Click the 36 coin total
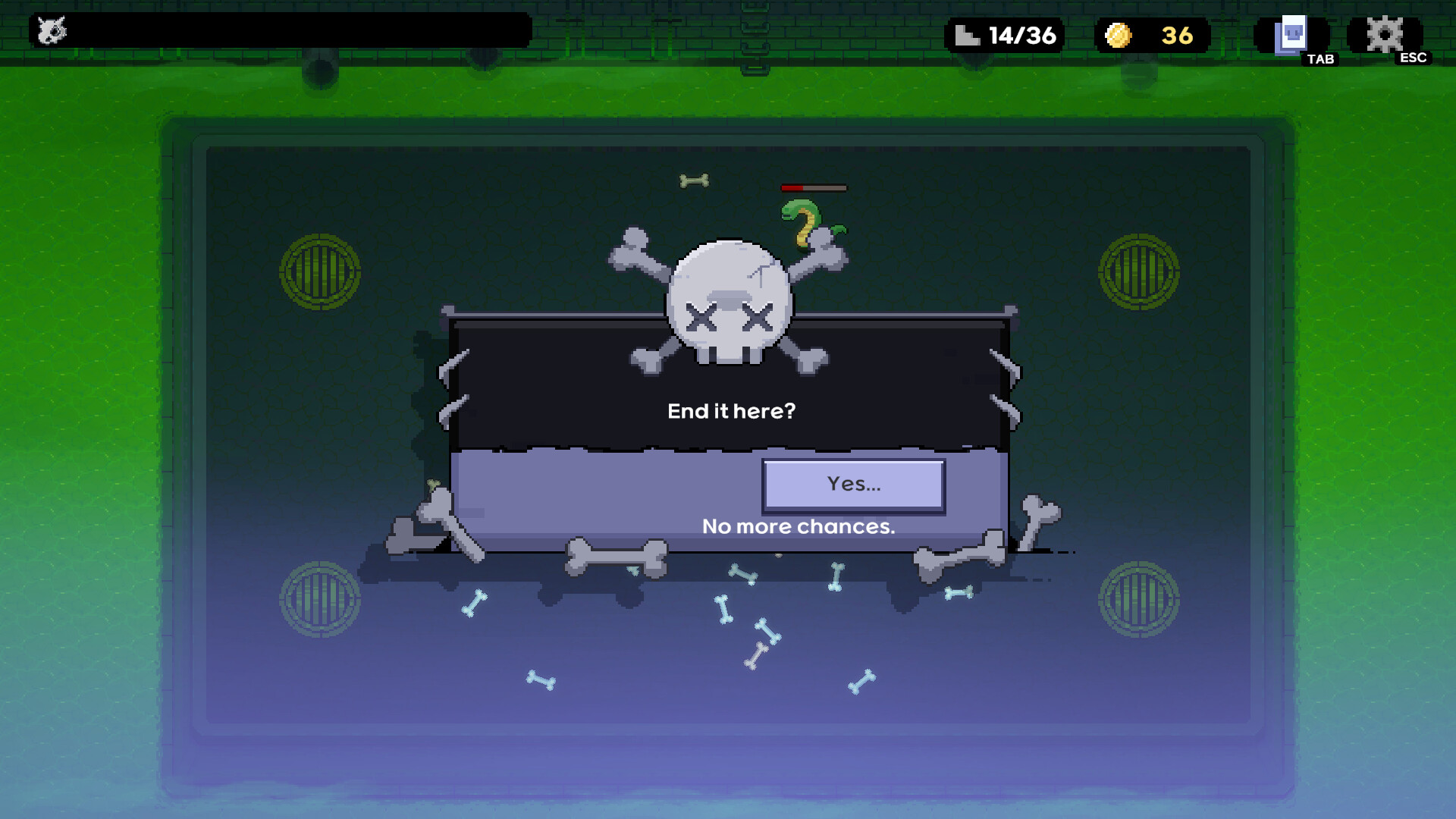The image size is (1456, 819). [x=1178, y=35]
